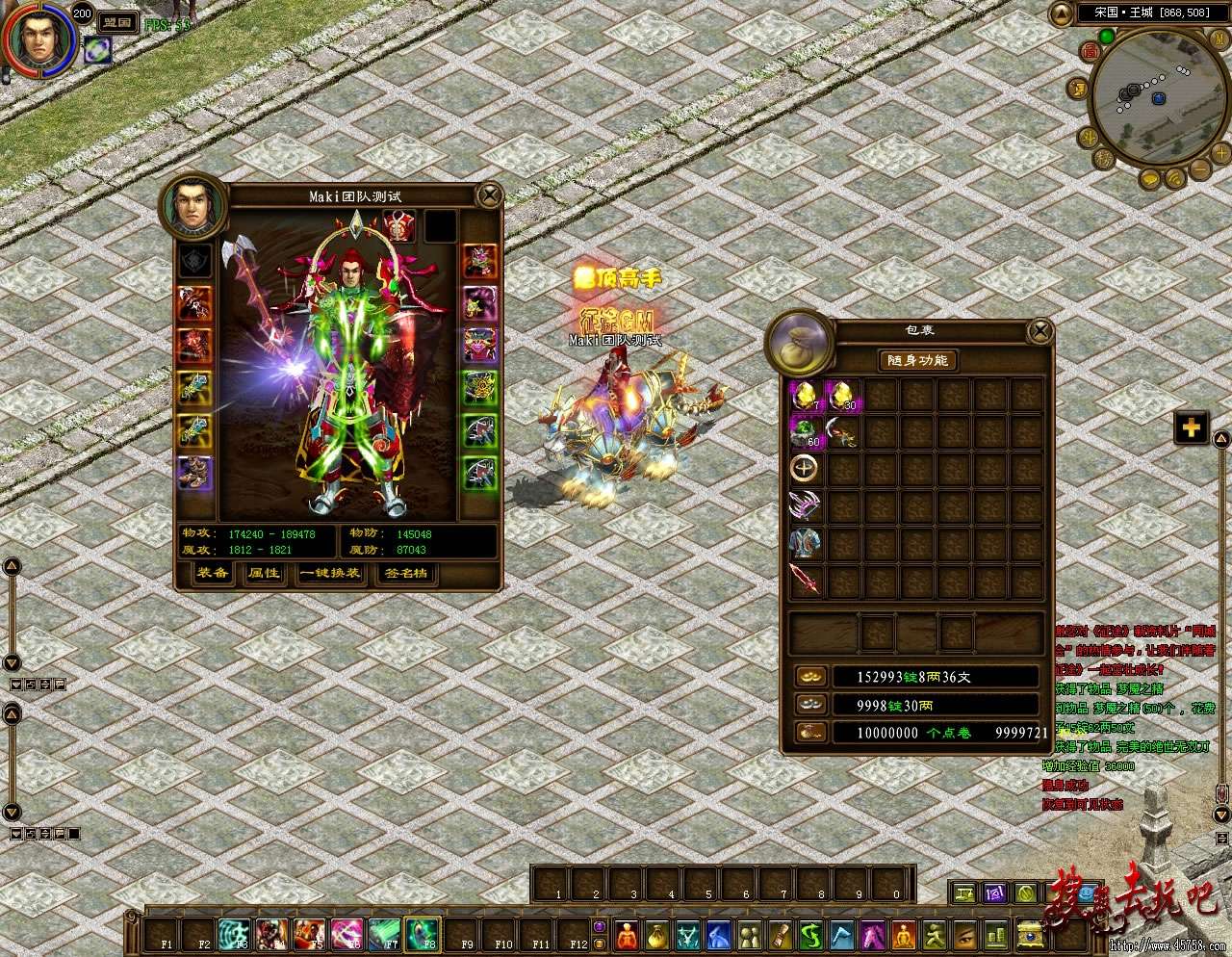Close the Maki团队测试 character panel
The image size is (1232, 957).
[x=490, y=196]
